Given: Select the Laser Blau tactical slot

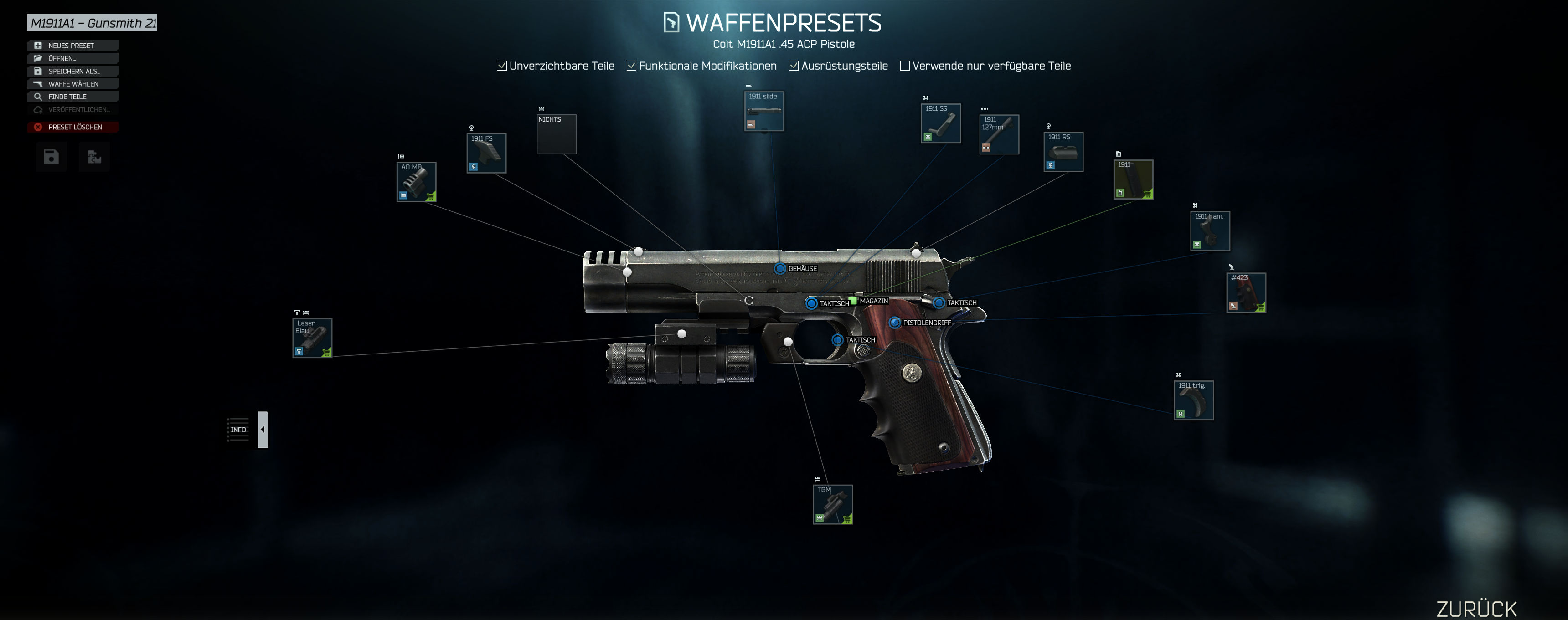Looking at the screenshot, I should [x=312, y=338].
